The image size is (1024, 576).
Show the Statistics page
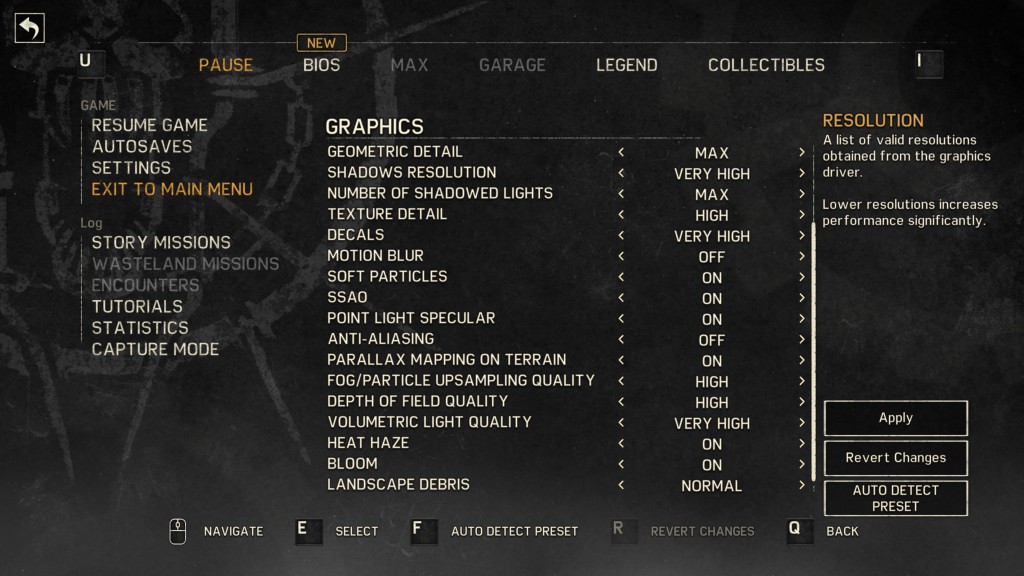(x=140, y=328)
